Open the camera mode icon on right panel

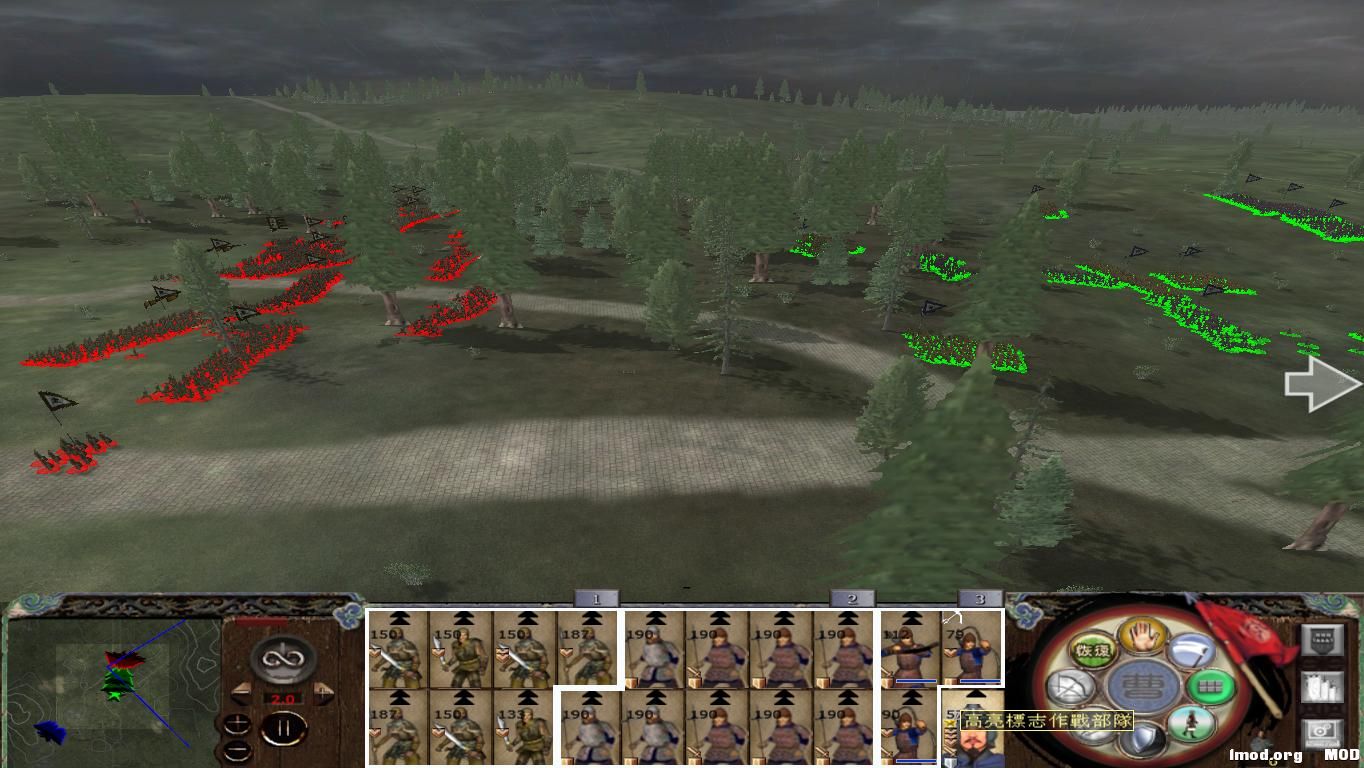[1324, 730]
